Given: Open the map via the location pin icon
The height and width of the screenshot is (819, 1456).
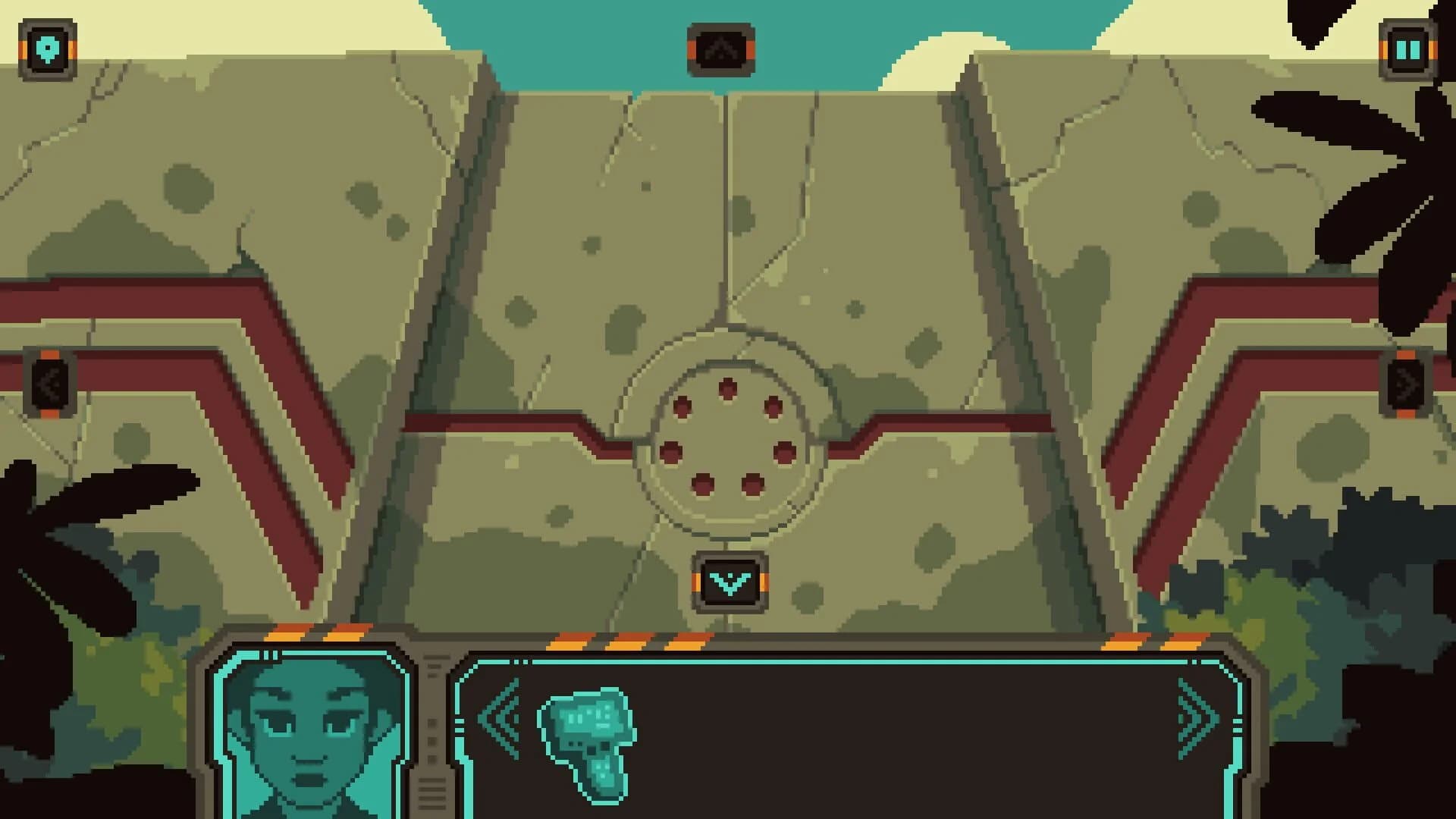Looking at the screenshot, I should [x=47, y=49].
